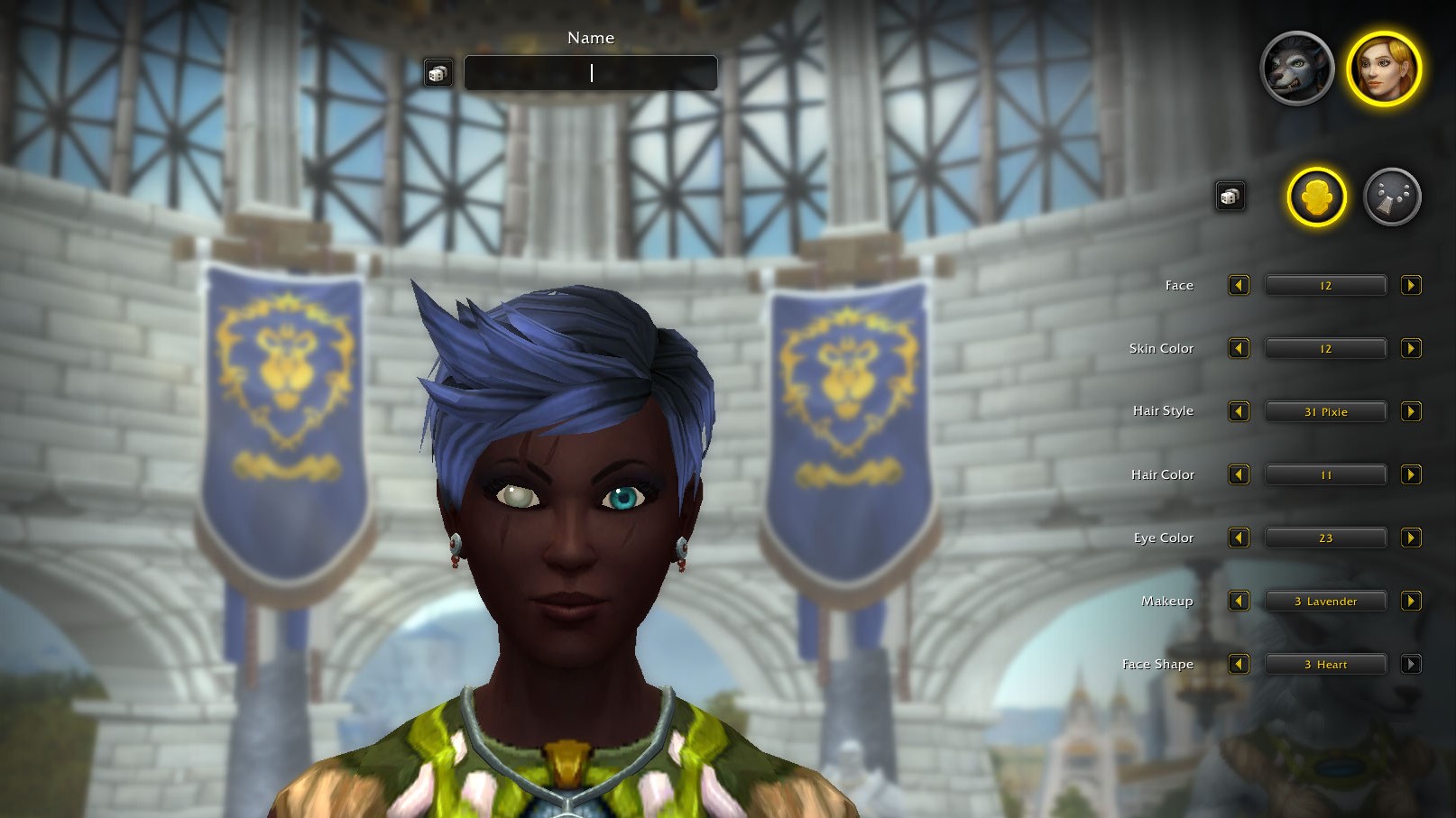
Task: Randomize appearance using the dice icon near customization options
Action: click(1230, 195)
